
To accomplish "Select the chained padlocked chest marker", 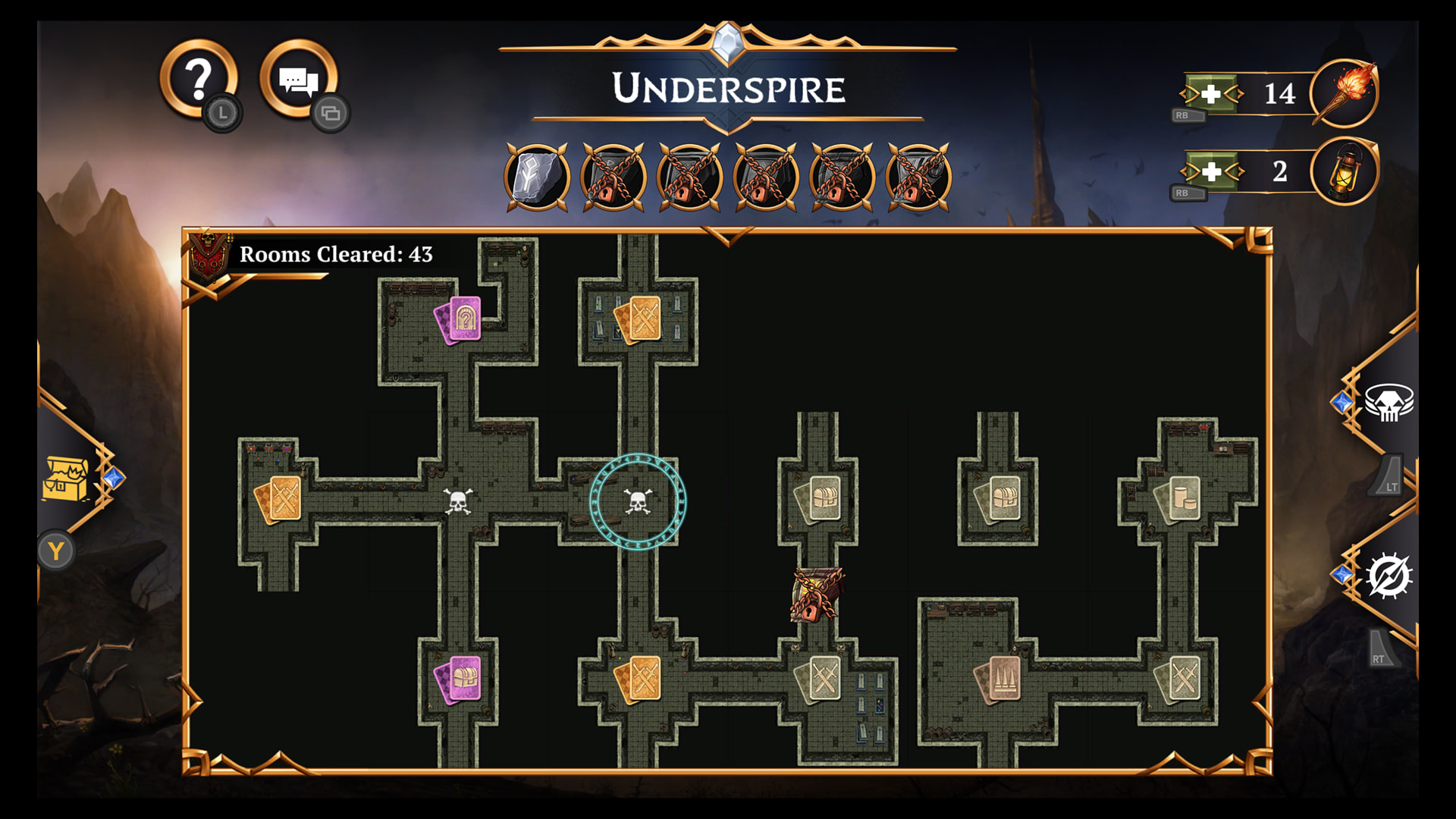I will 816,595.
